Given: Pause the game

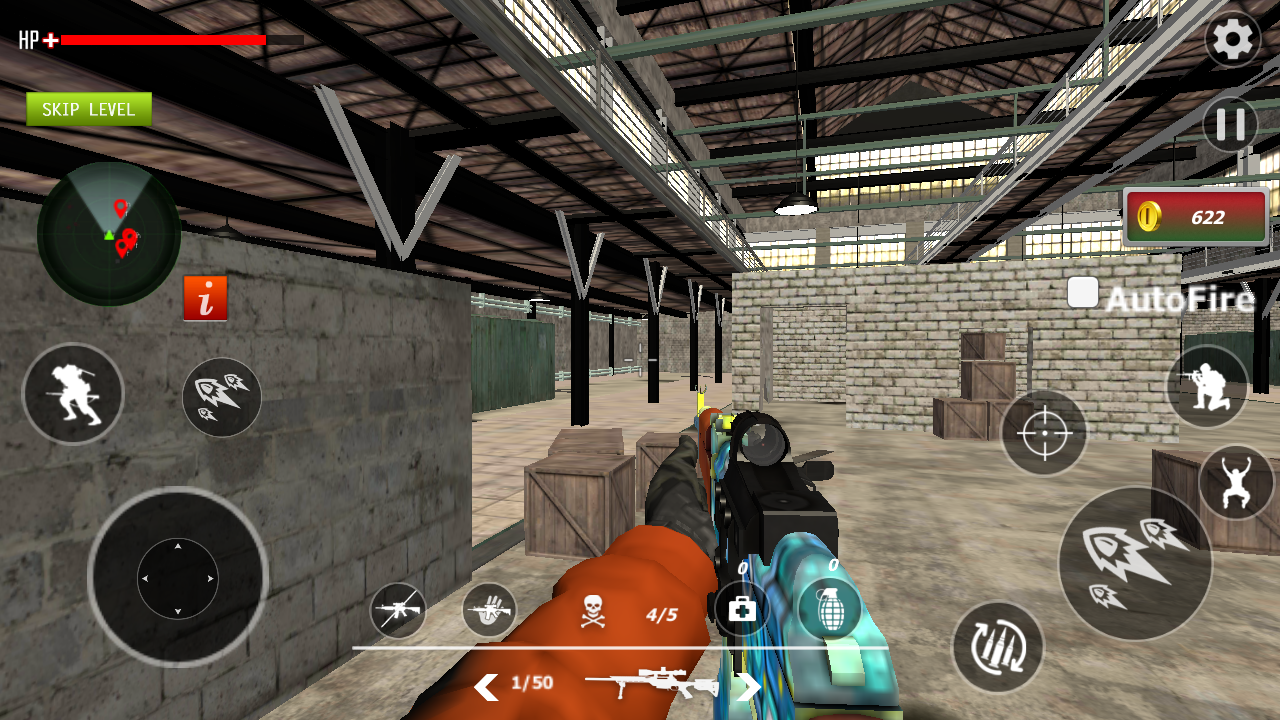Looking at the screenshot, I should point(1230,125).
